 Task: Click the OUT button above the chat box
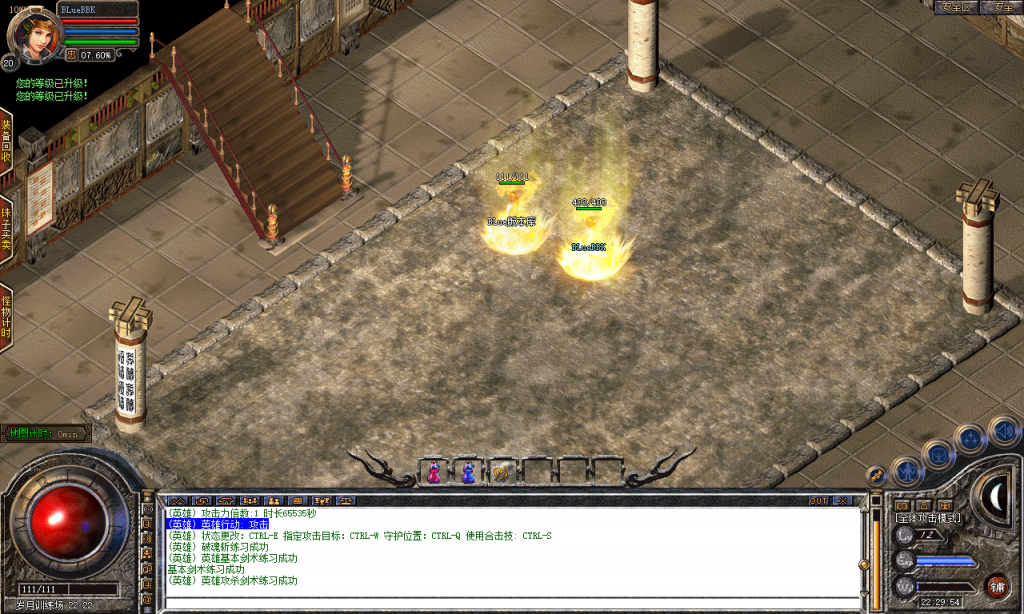click(818, 500)
